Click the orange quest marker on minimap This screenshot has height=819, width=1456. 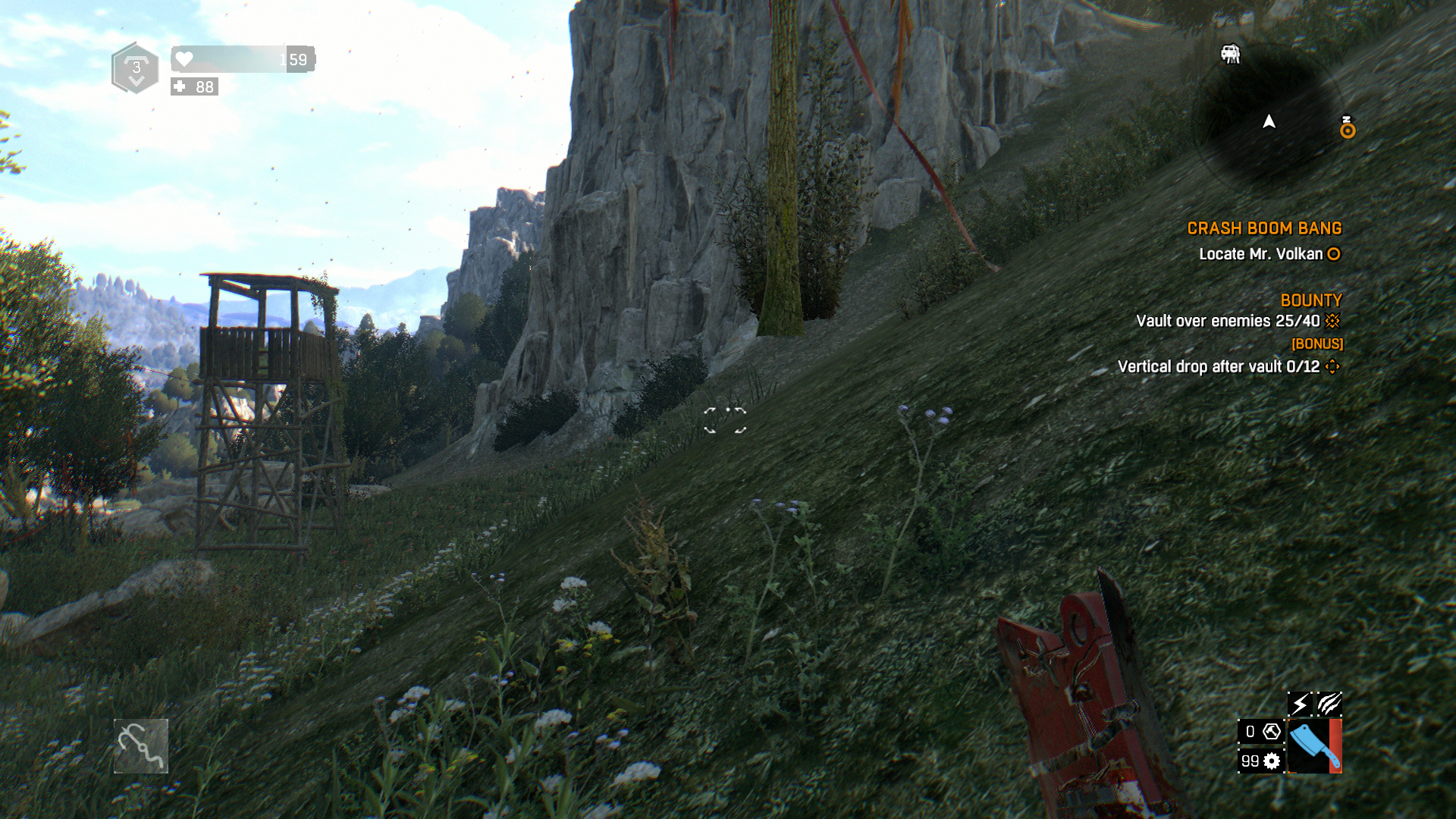tap(1347, 130)
